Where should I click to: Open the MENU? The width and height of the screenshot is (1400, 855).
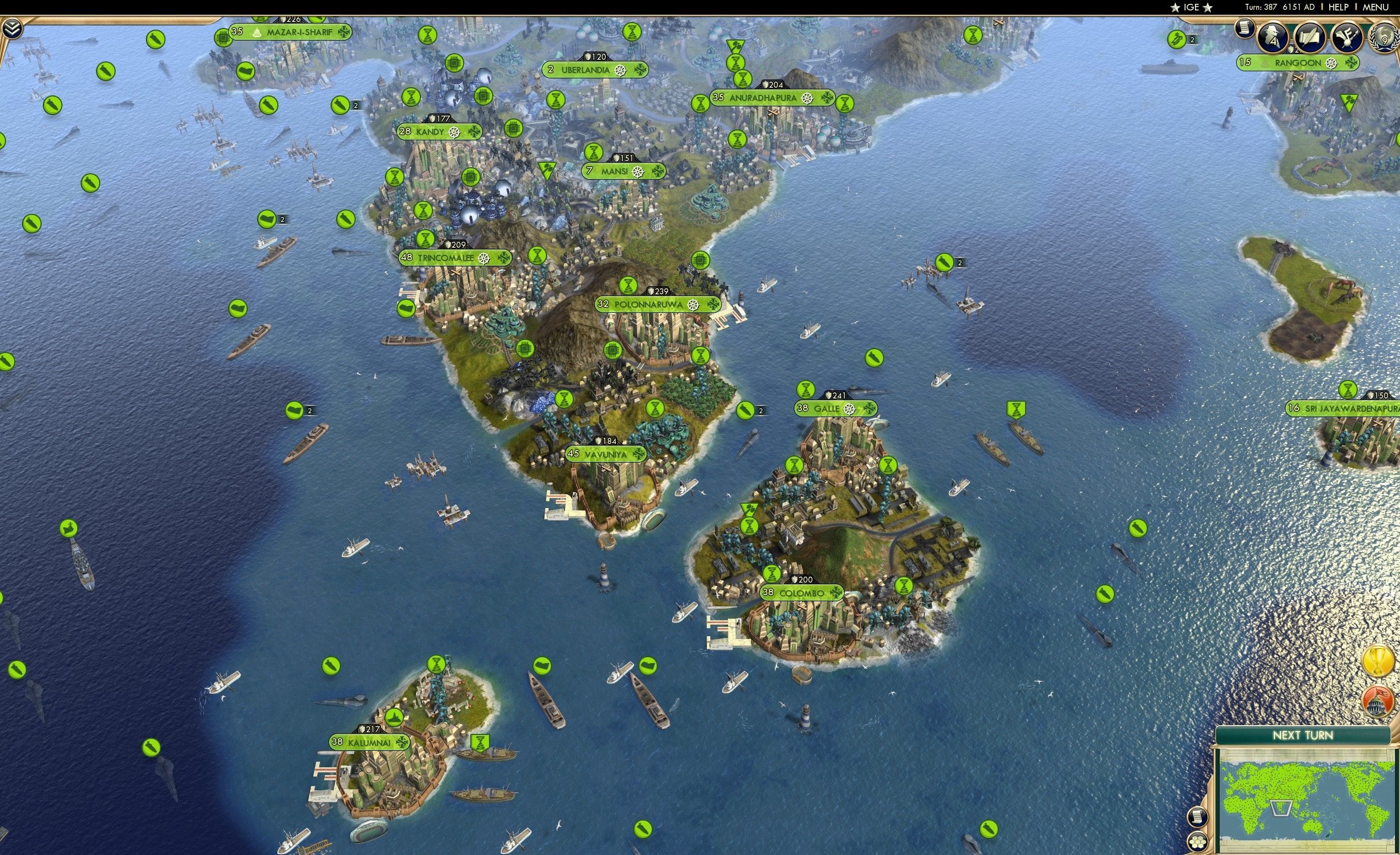(x=1375, y=7)
